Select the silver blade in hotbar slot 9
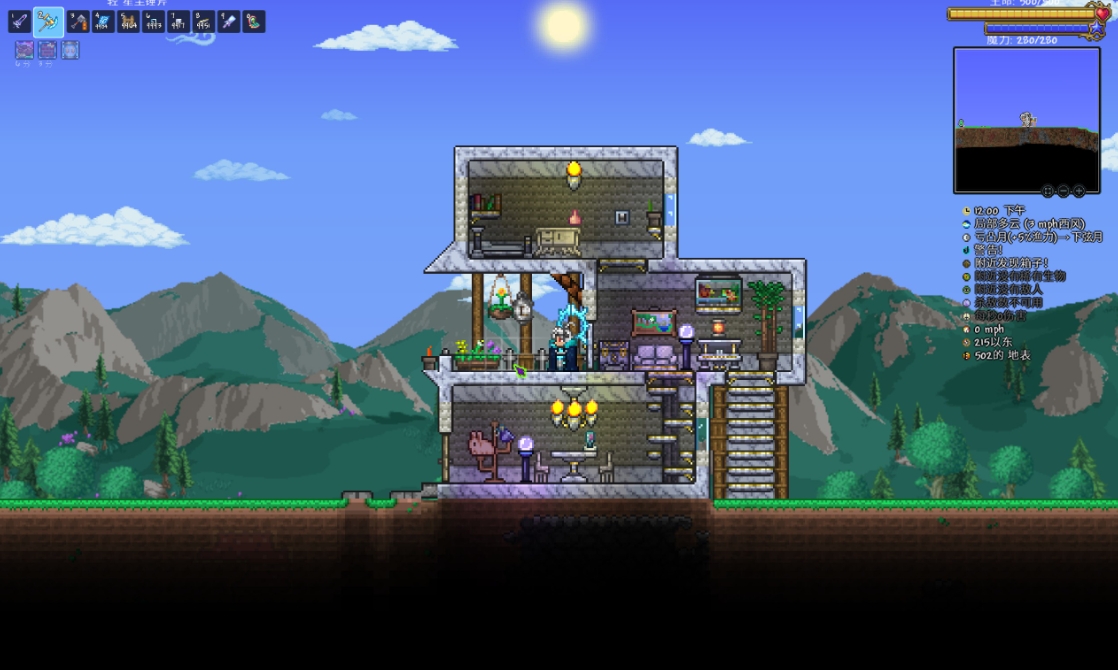 [228, 21]
